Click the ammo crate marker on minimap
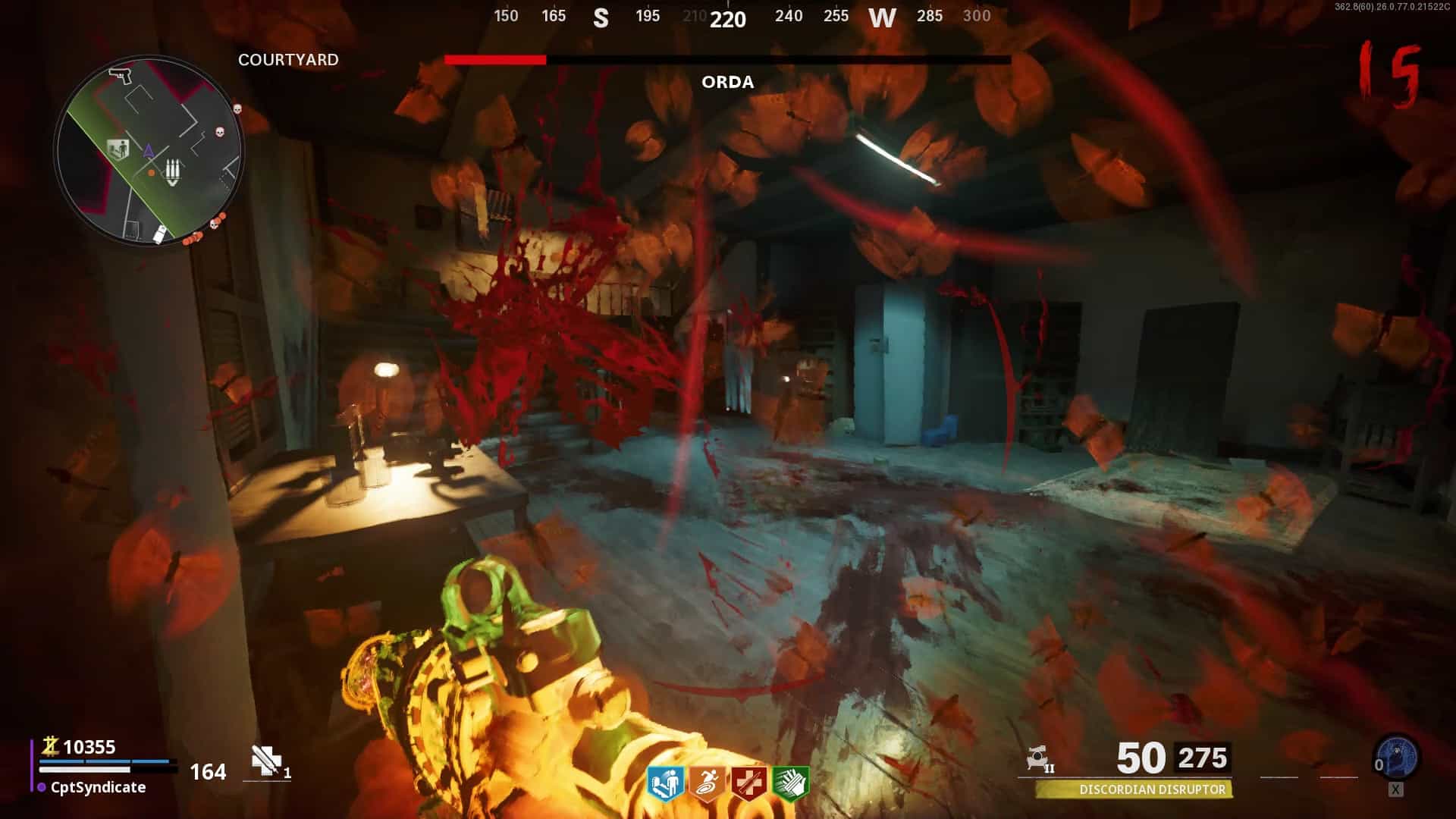 click(x=173, y=172)
